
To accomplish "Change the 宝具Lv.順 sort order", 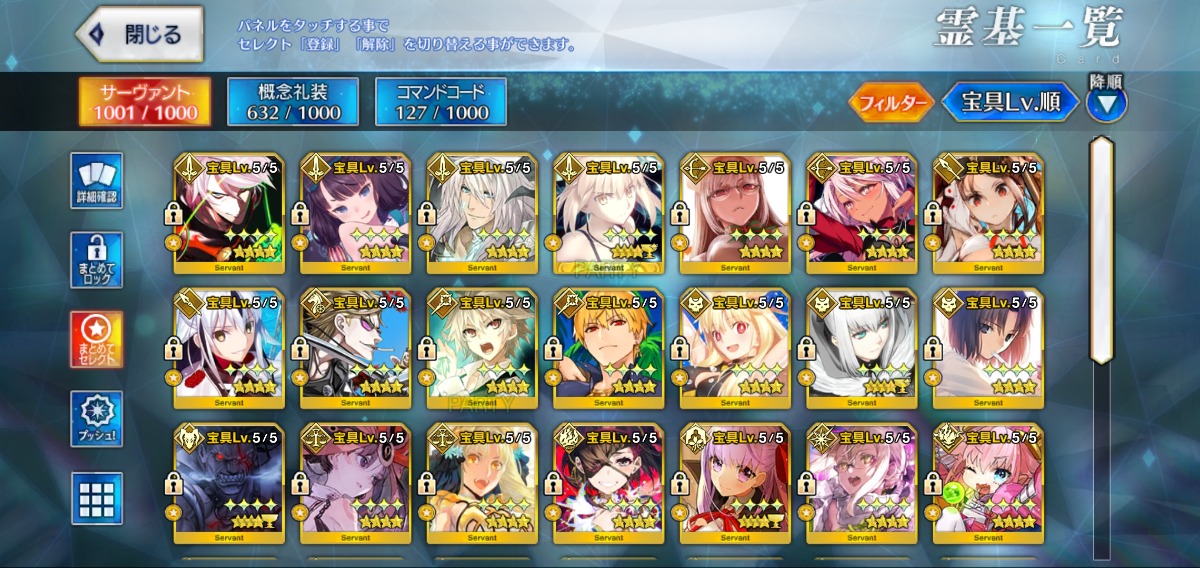I will click(1010, 102).
